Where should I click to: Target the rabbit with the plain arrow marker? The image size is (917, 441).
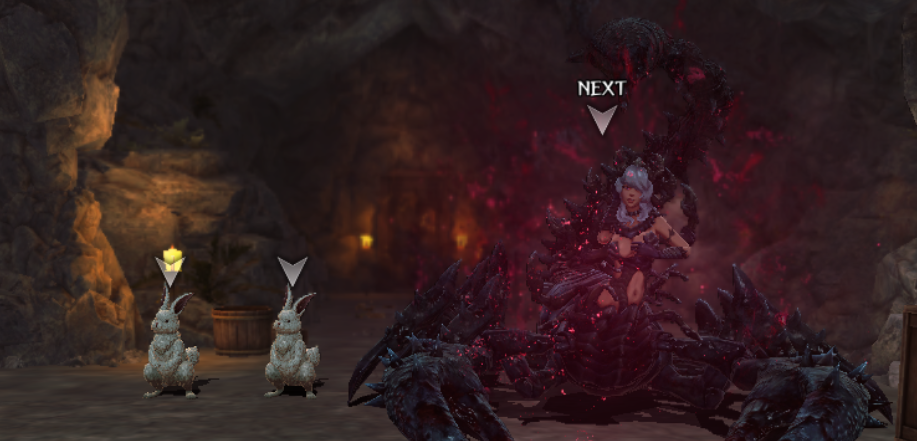click(292, 345)
